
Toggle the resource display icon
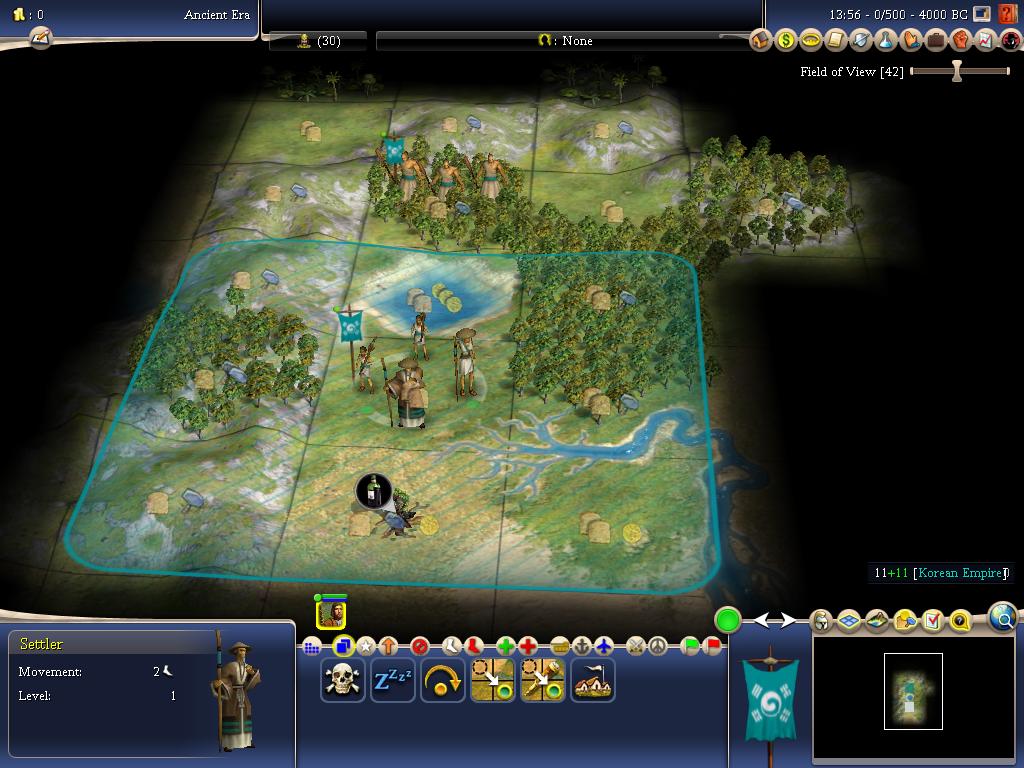(905, 621)
